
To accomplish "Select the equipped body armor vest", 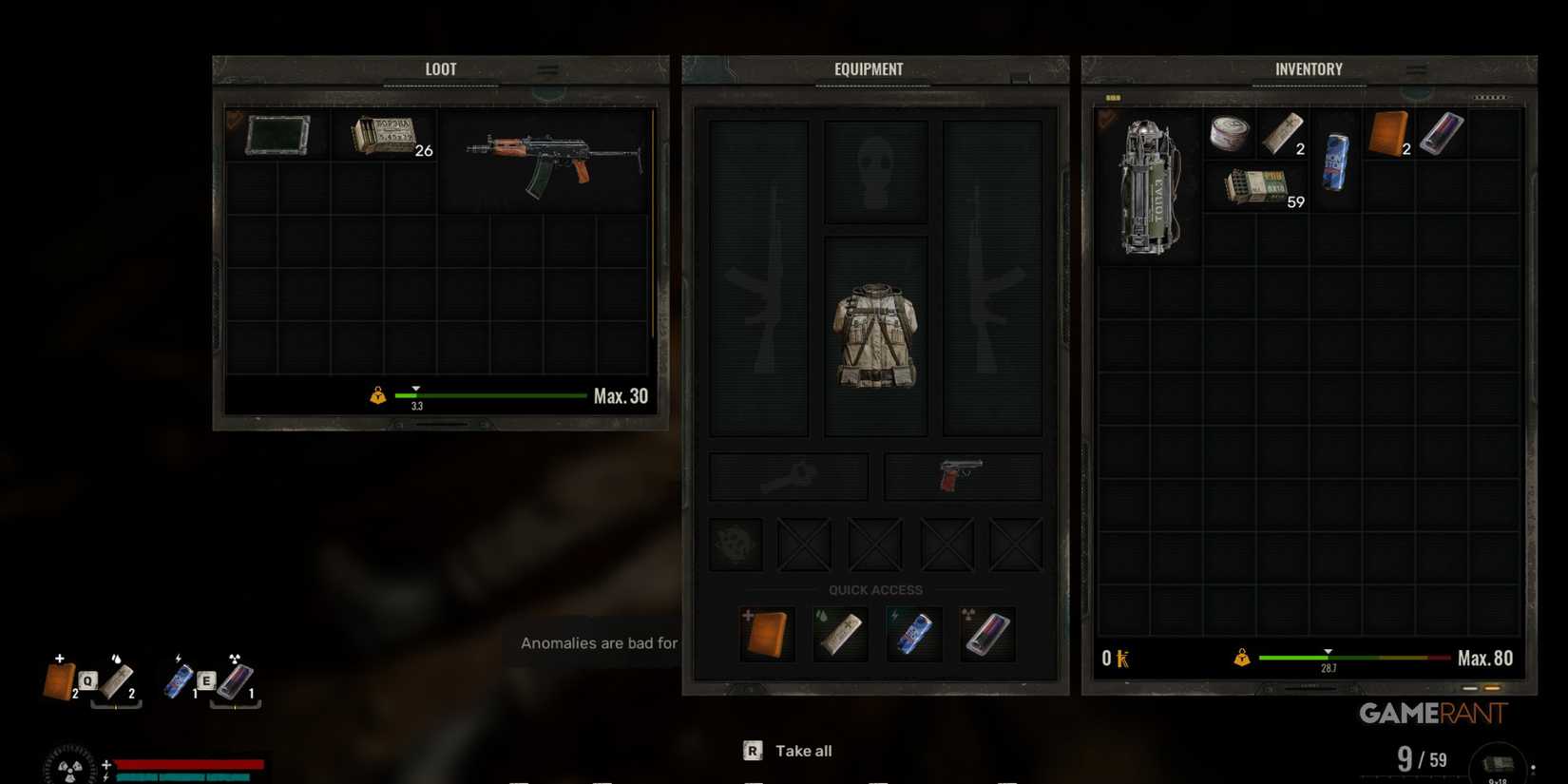I will [x=874, y=337].
